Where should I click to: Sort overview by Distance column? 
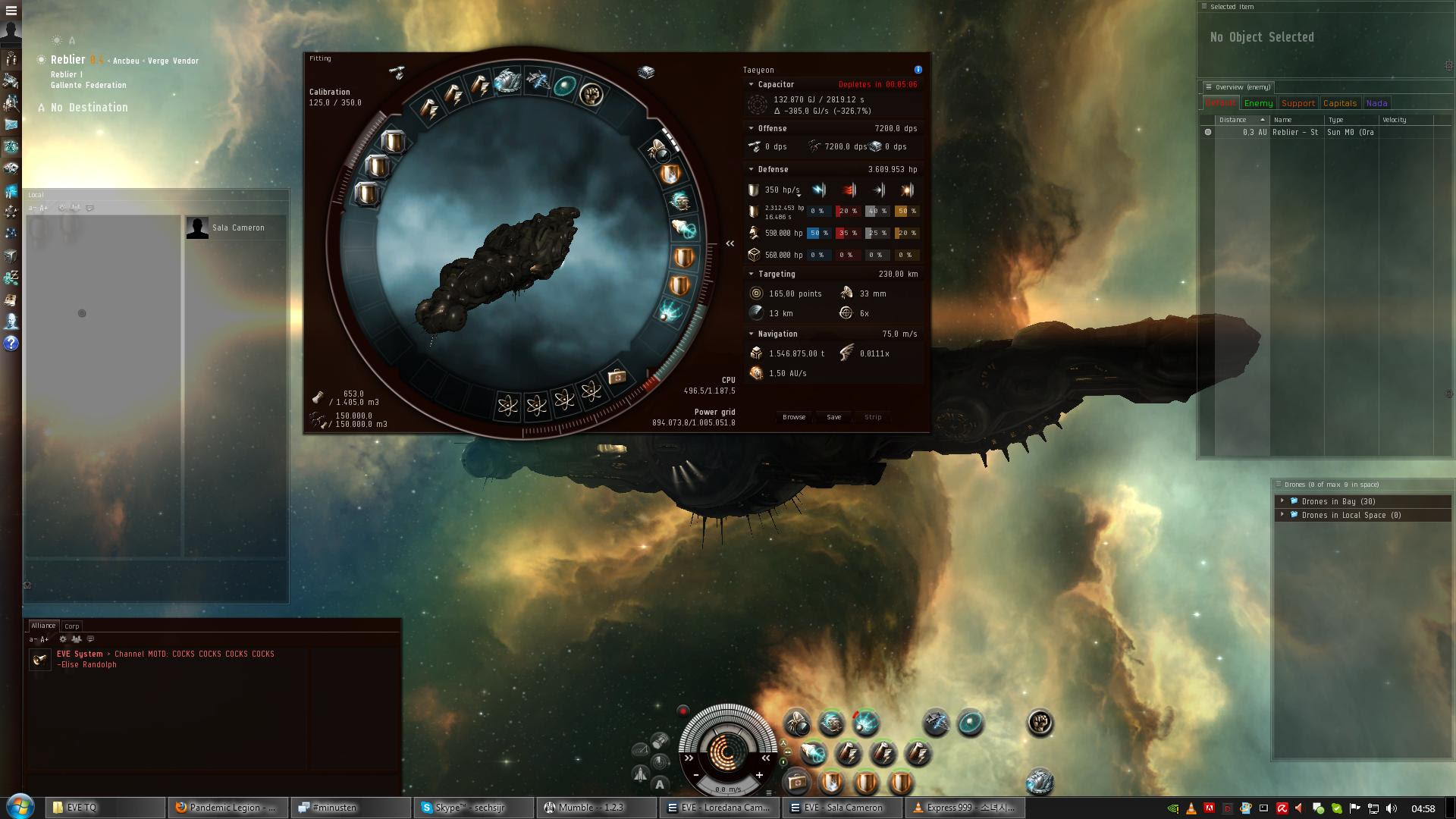[x=1235, y=120]
